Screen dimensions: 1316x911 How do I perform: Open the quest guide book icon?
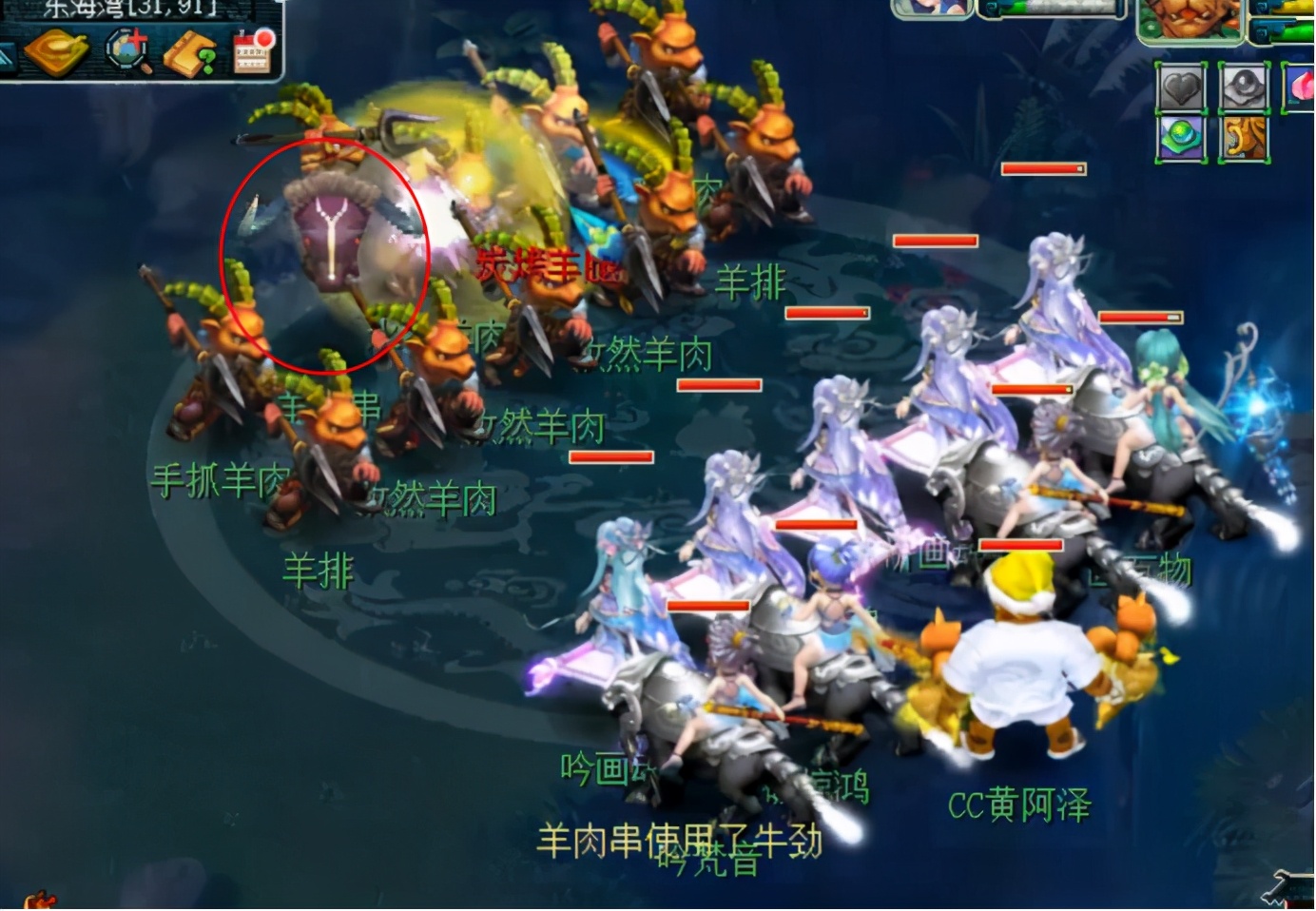[x=190, y=52]
